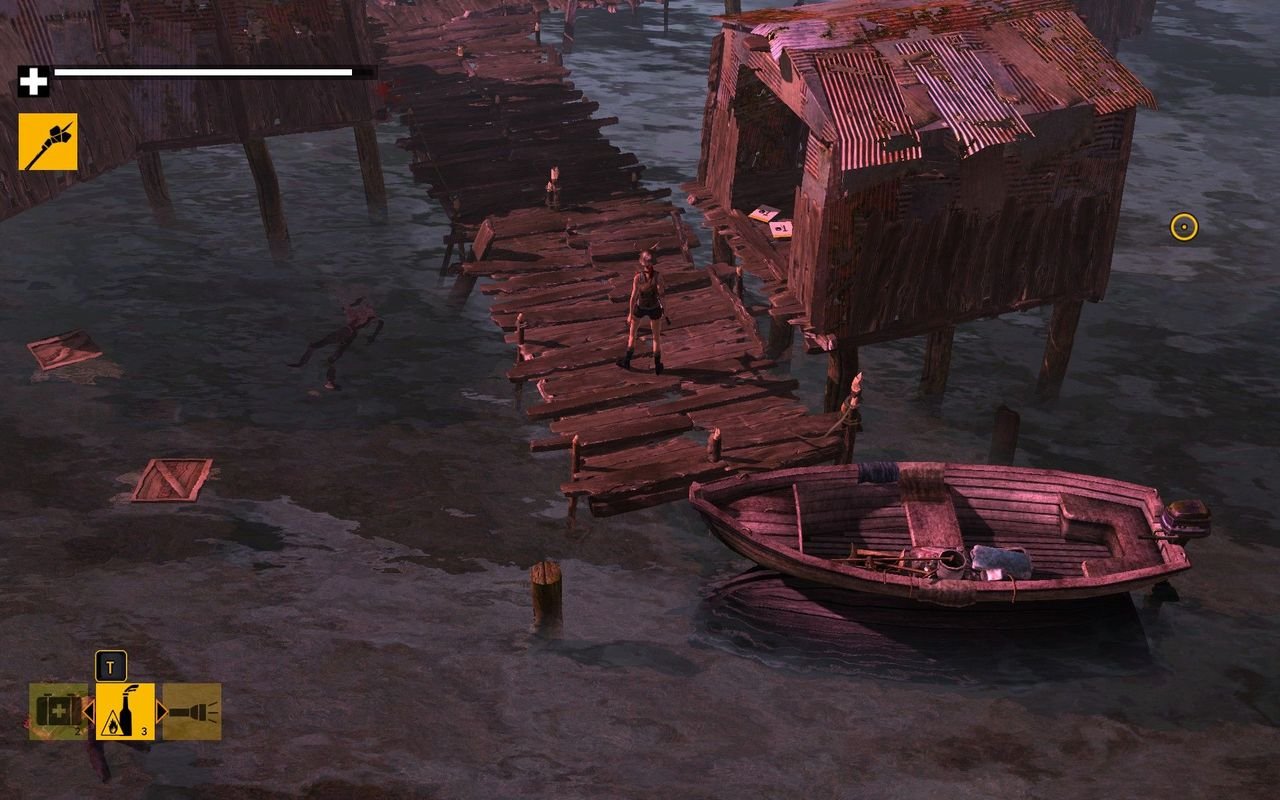Screen dimensions: 1280x800
Task: Select the equipped melee weapon icon
Action: (47, 141)
